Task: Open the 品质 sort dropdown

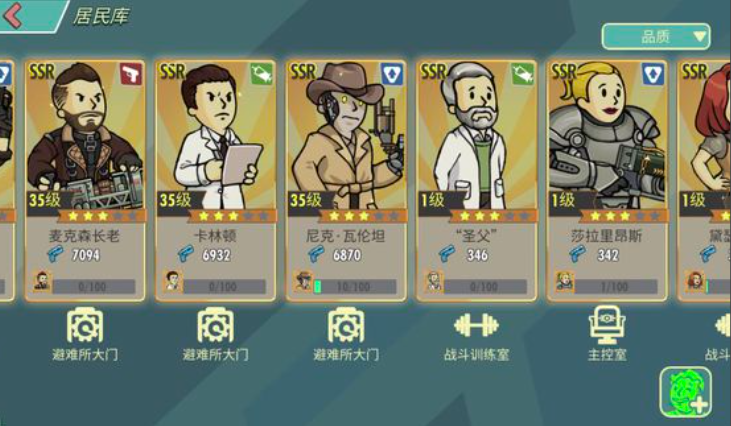Action: 655,37
